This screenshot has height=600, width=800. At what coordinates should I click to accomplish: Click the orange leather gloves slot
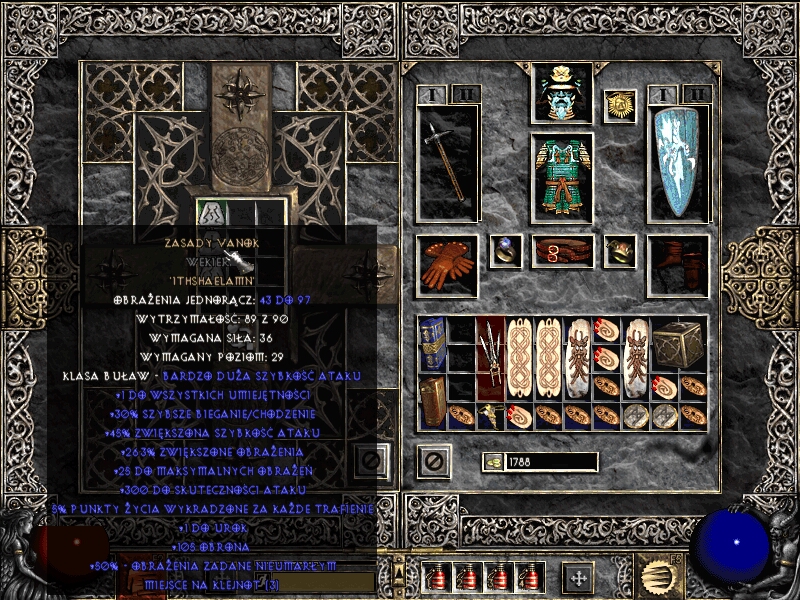point(448,266)
